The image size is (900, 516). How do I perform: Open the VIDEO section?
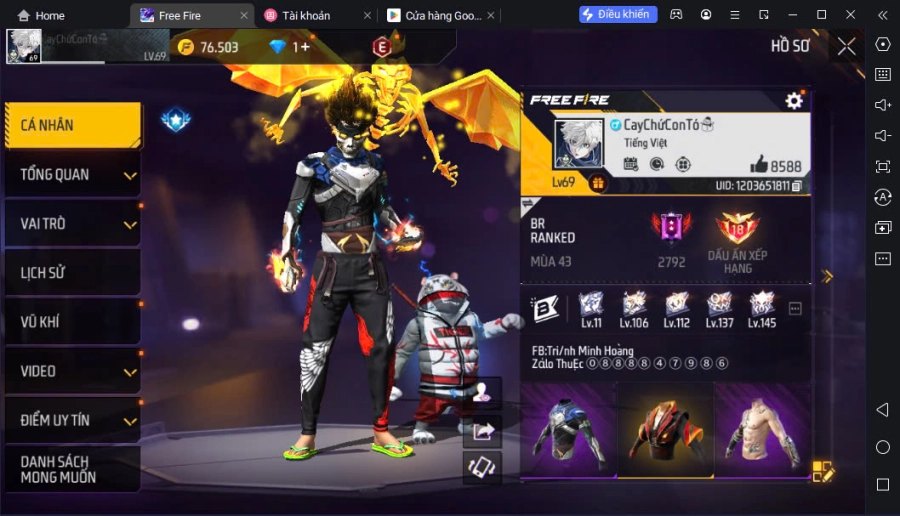click(x=71, y=371)
